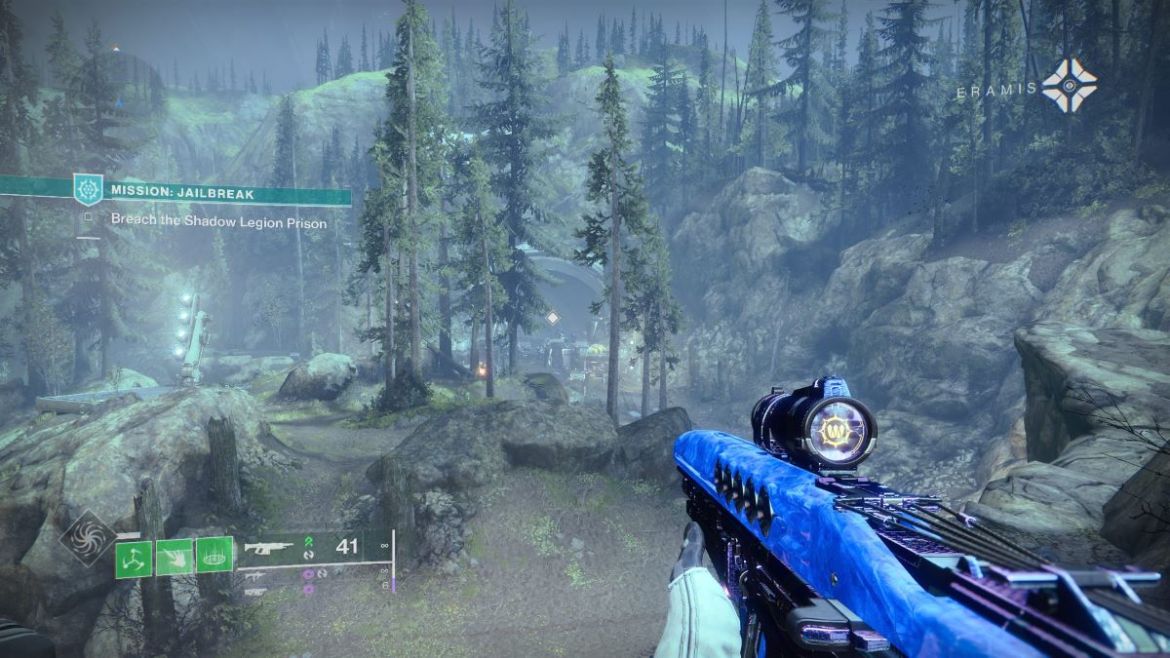Click the diamond objective waypoint marker

tap(551, 318)
